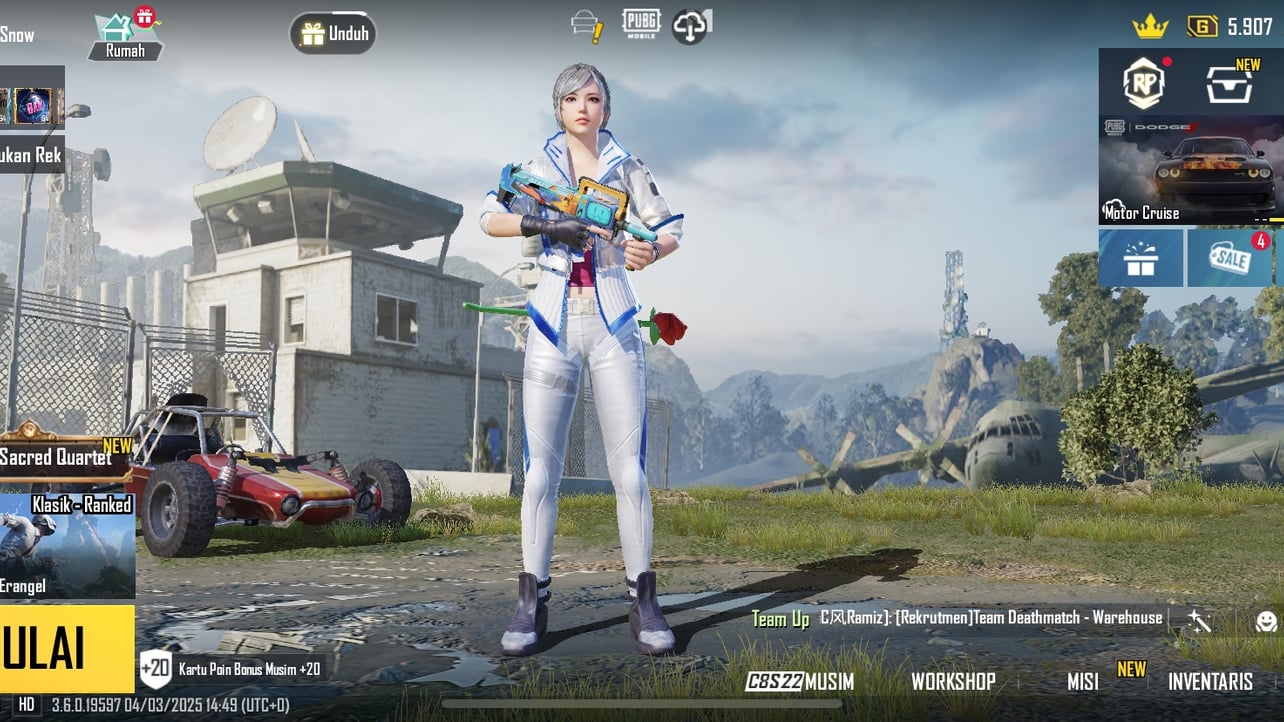The width and height of the screenshot is (1284, 722).
Task: Open the Royale Pass RP icon
Action: point(1143,83)
